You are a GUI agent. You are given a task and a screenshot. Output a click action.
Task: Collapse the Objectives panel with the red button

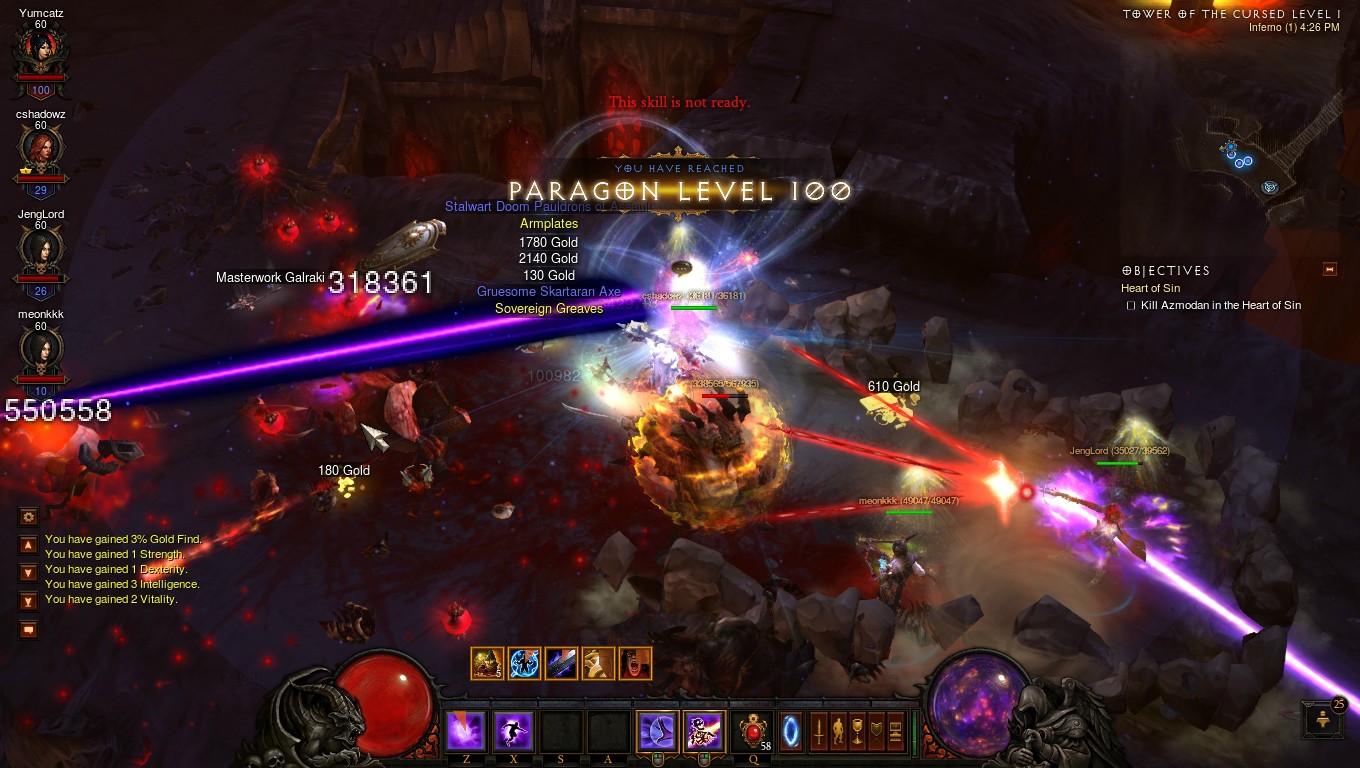[1330, 268]
